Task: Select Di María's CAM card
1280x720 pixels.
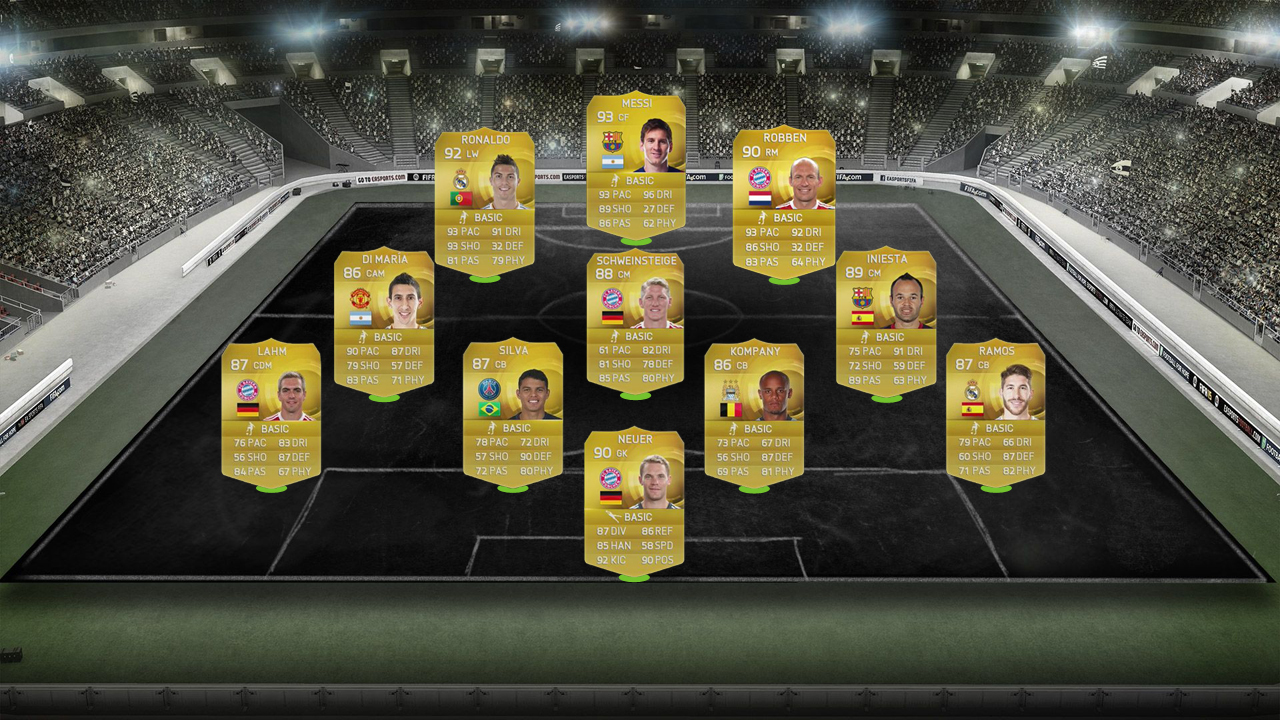Action: click(383, 320)
